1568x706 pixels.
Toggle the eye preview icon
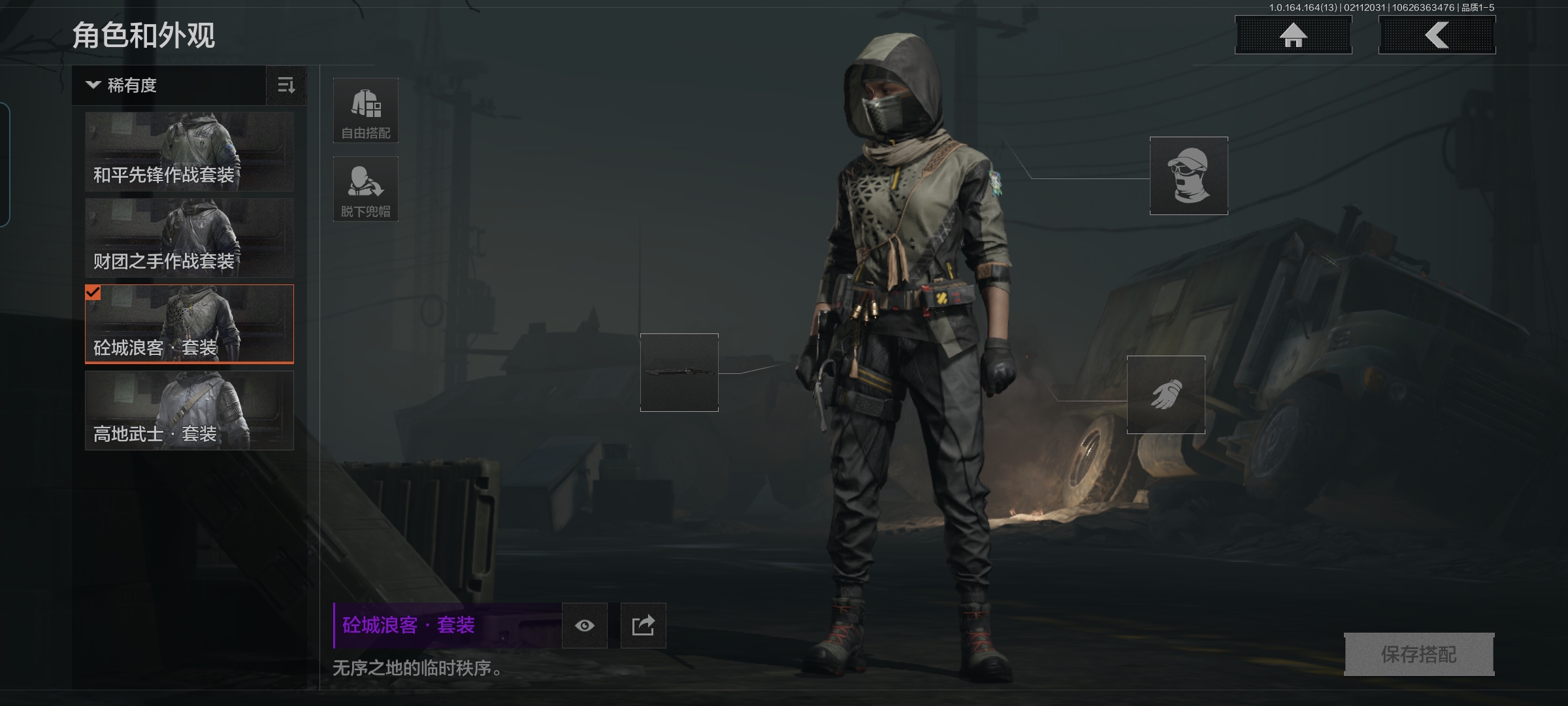[x=585, y=626]
